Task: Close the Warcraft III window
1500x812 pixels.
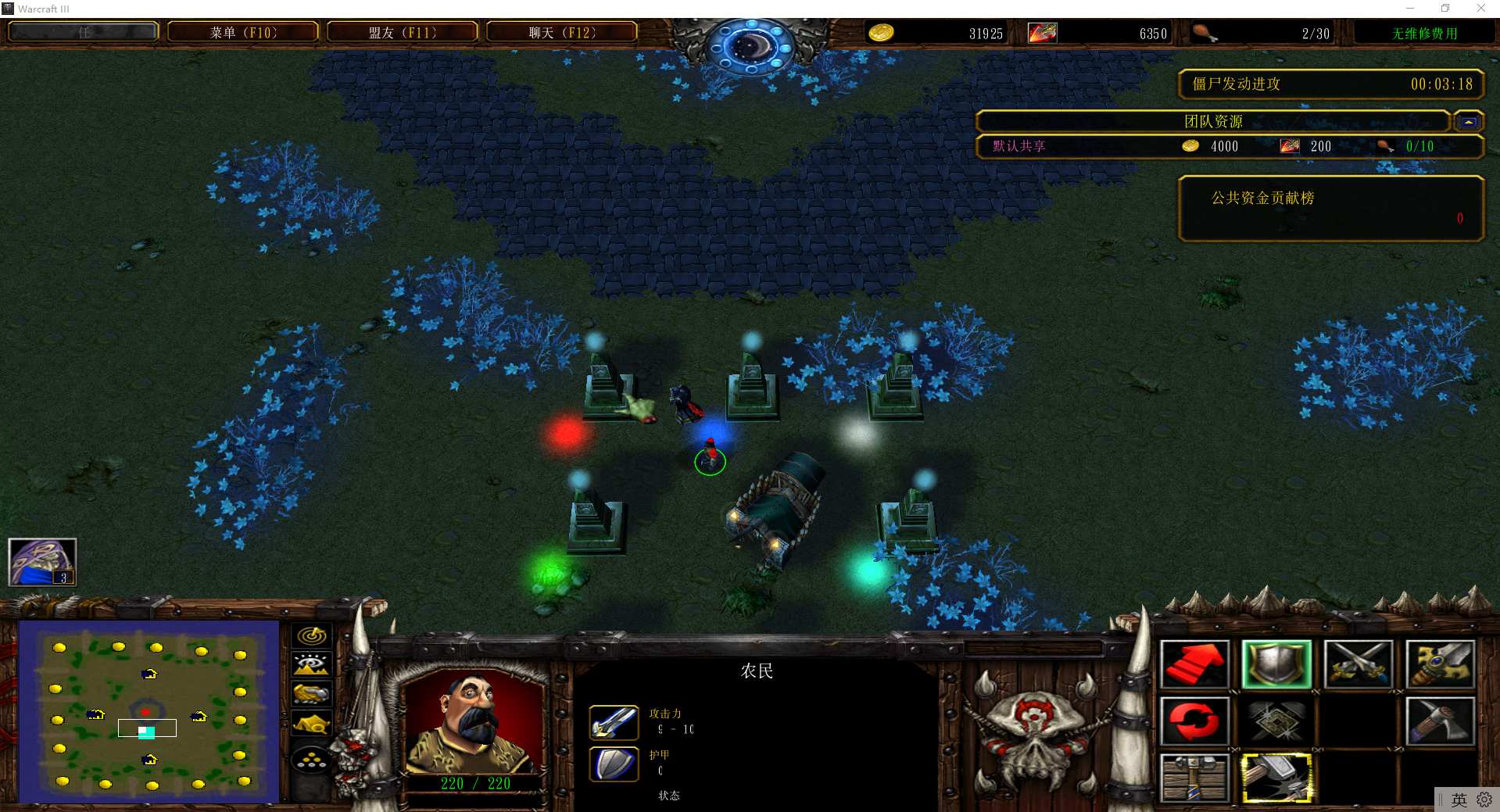Action: pos(1480,9)
